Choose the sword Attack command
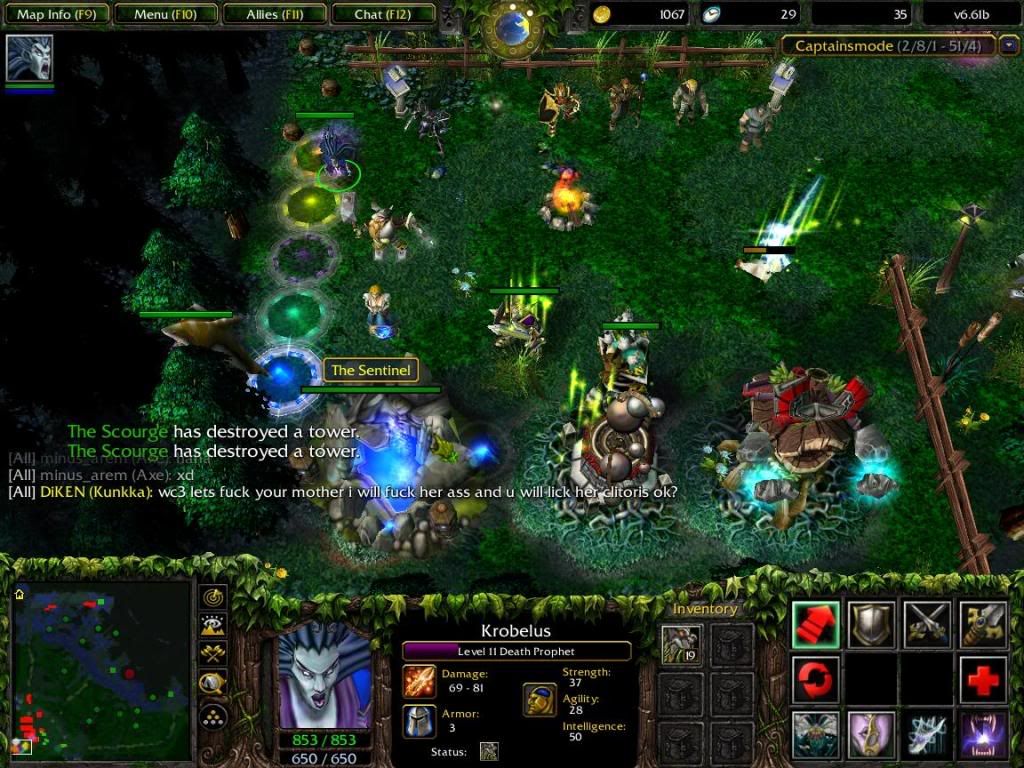 point(984,625)
